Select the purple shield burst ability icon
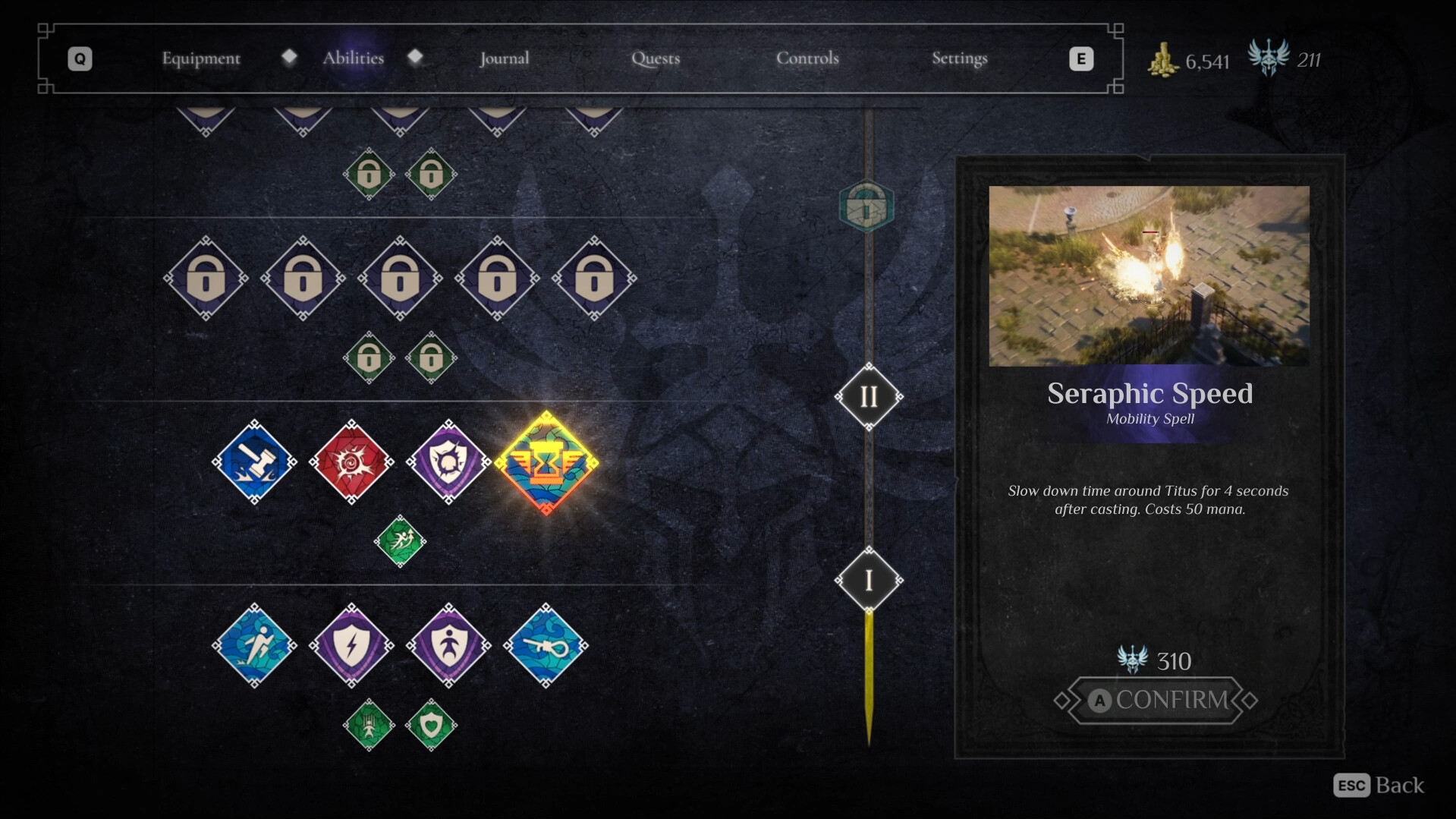The height and width of the screenshot is (819, 1456). 448,461
